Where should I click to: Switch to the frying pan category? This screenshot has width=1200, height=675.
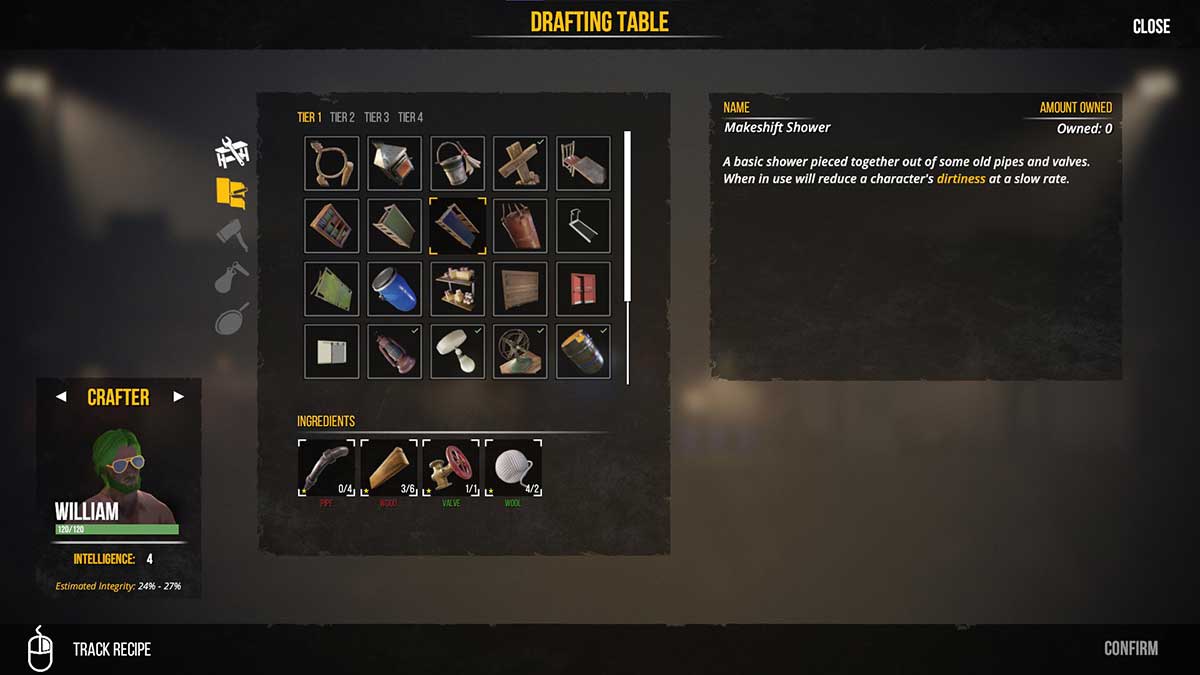click(232, 319)
